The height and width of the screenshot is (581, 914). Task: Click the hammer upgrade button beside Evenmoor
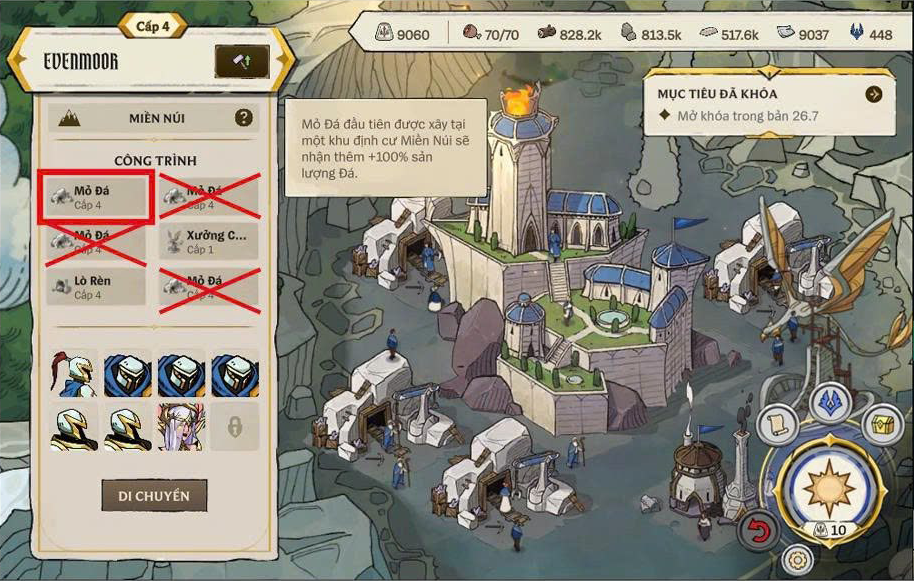pyautogui.click(x=241, y=62)
